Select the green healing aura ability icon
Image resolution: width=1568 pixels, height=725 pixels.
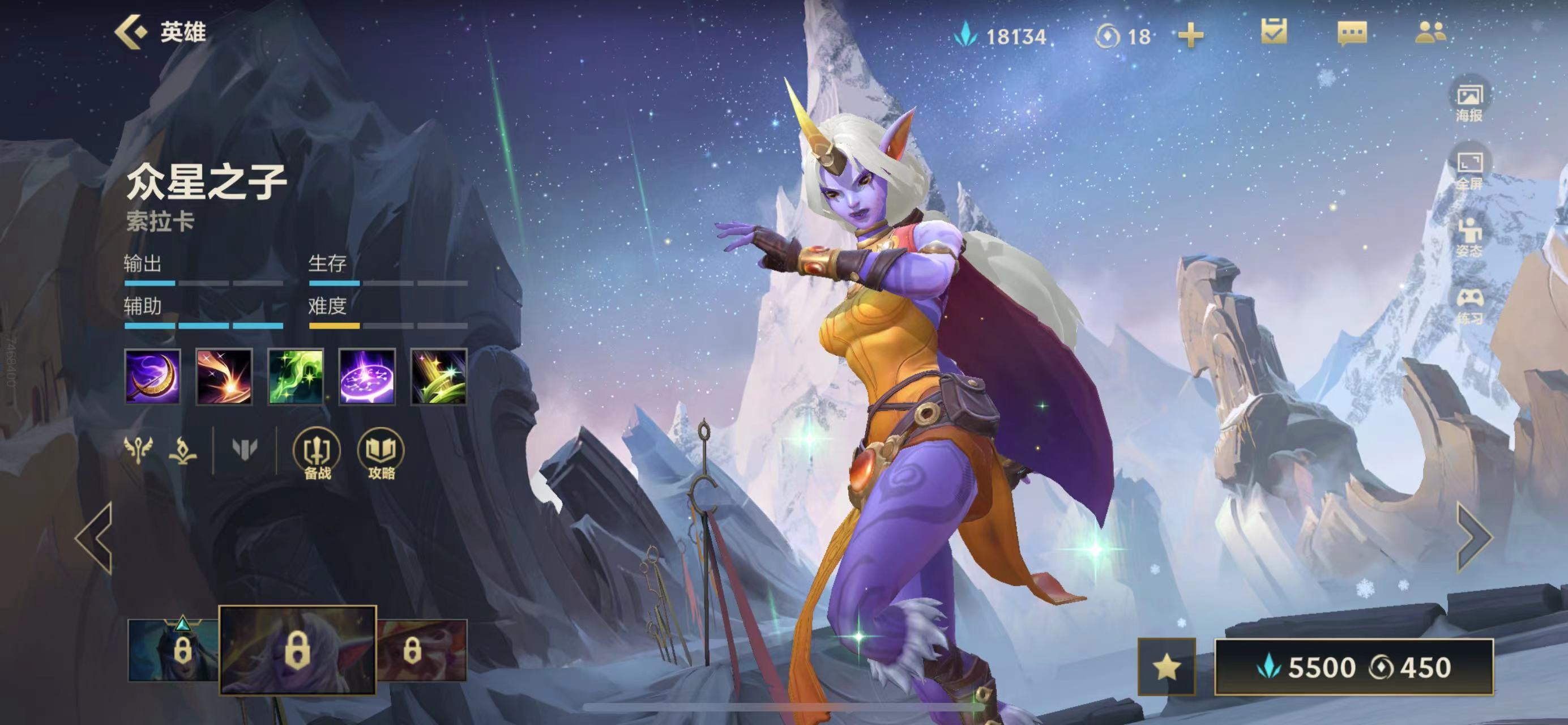click(x=296, y=376)
